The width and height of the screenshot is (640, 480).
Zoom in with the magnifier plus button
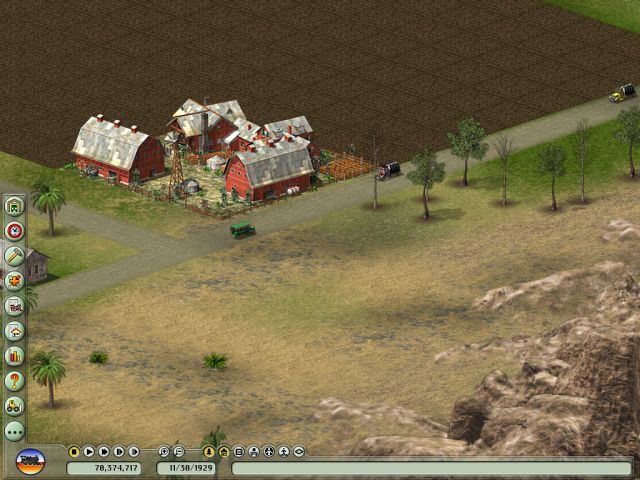(164, 452)
